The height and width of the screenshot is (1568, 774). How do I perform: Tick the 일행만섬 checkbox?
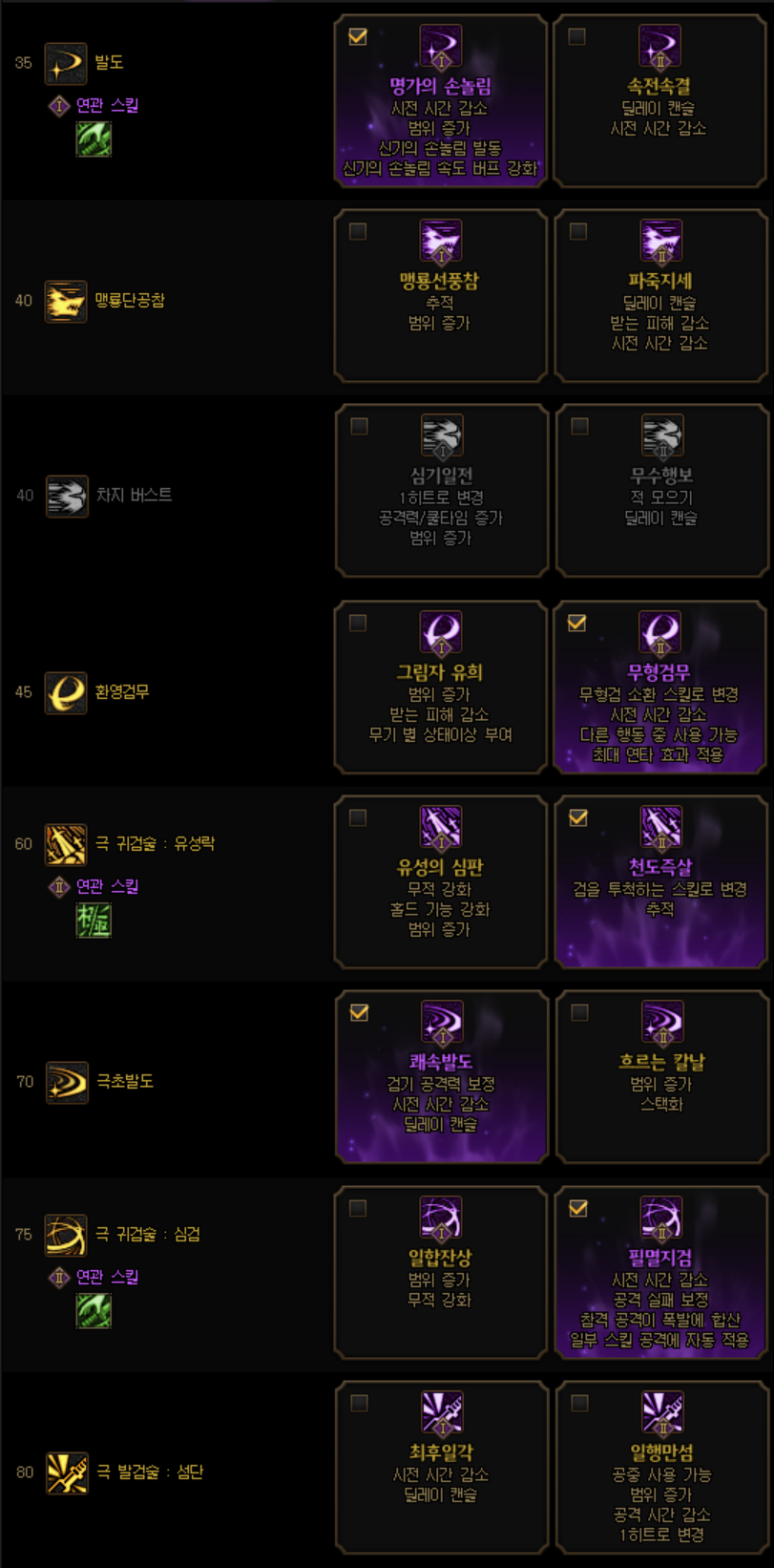click(x=578, y=1404)
